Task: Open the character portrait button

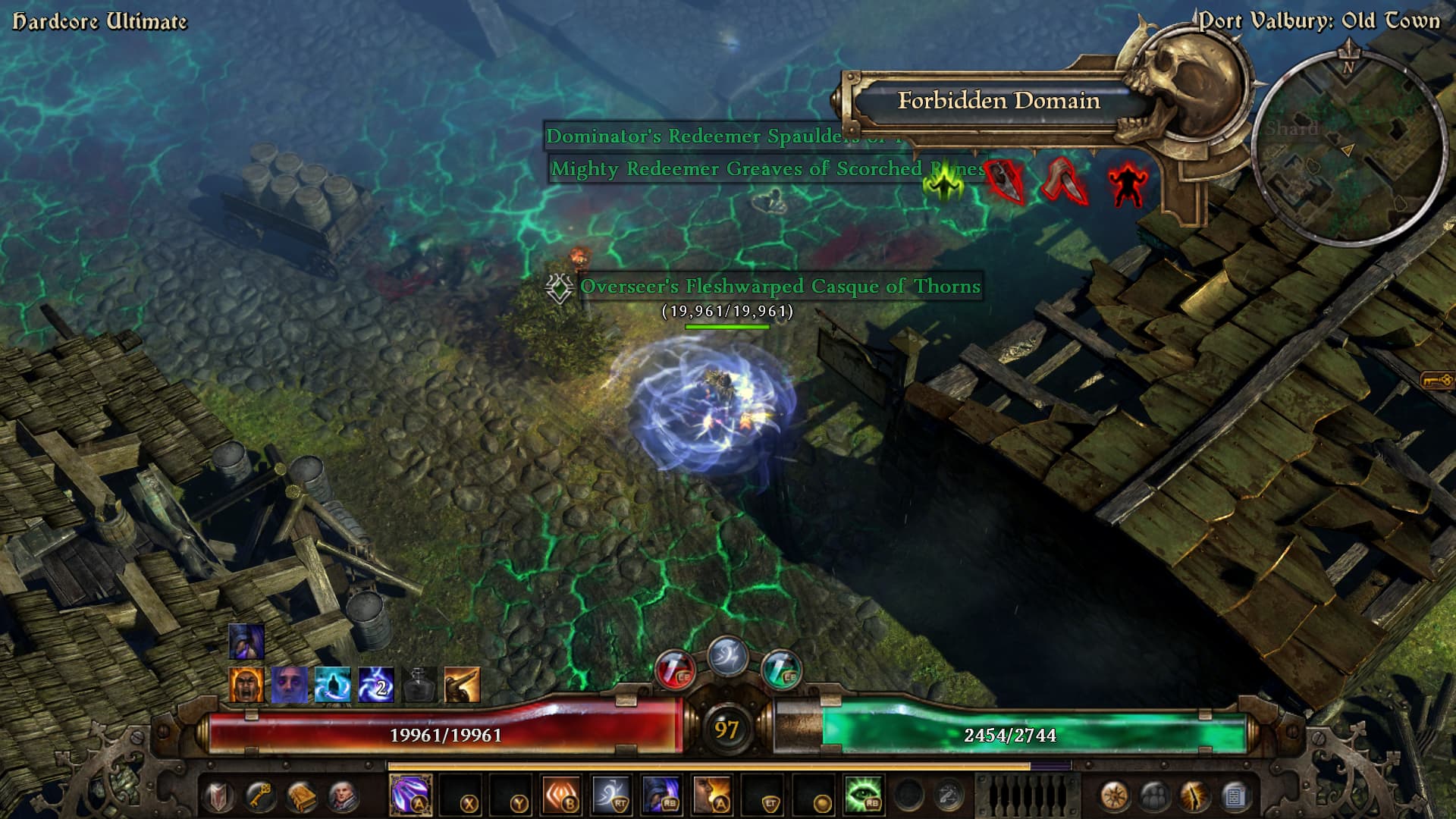Action: (x=342, y=796)
